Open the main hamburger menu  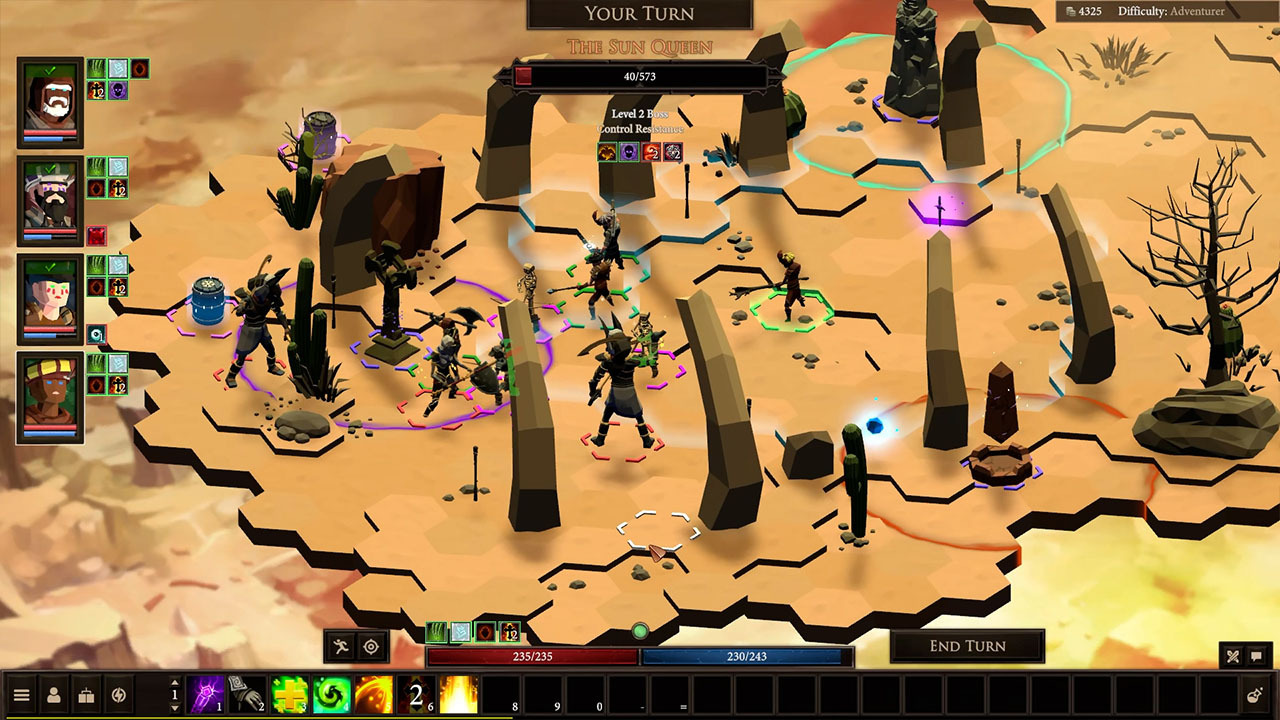21,695
